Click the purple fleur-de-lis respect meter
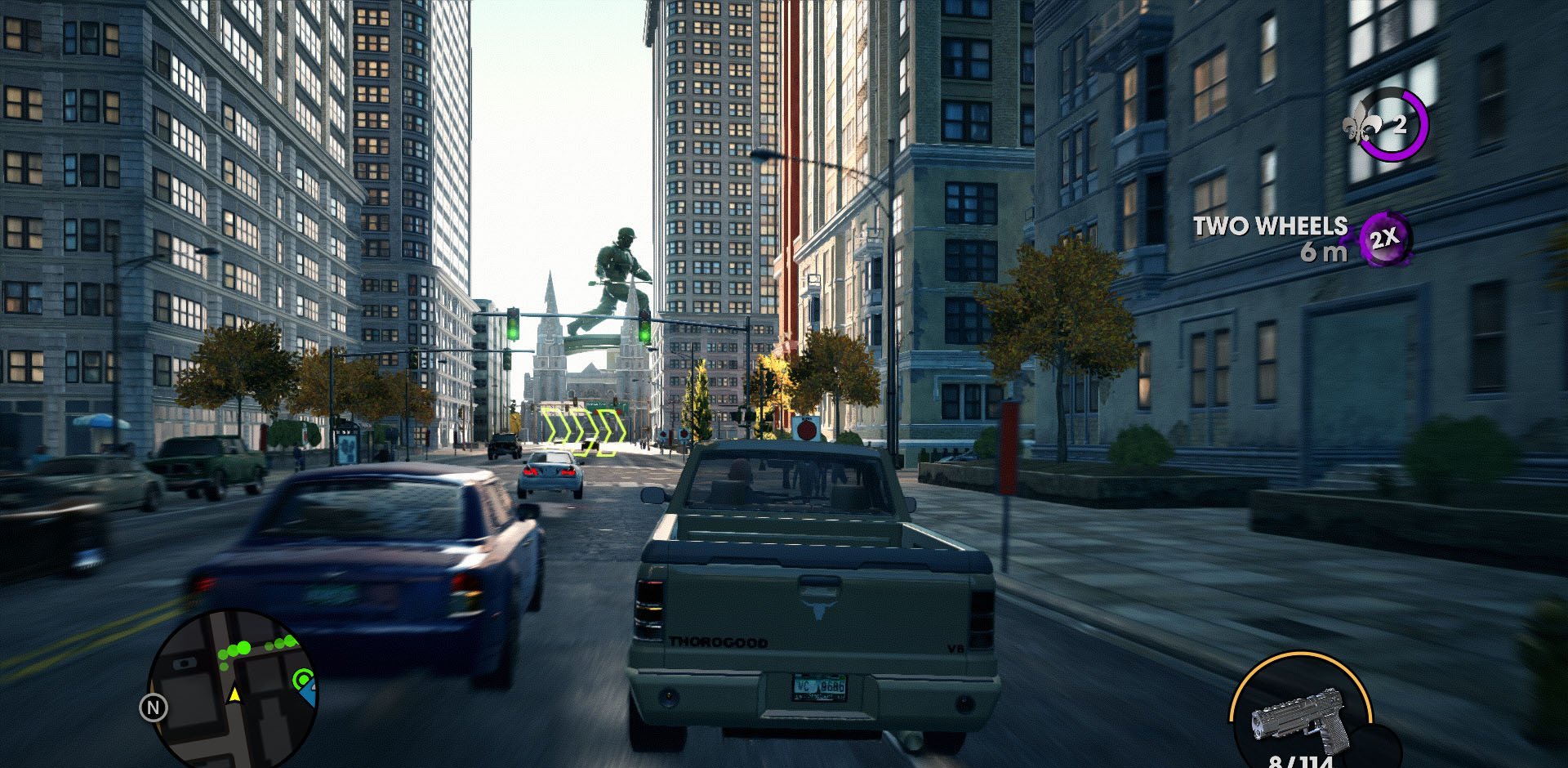 click(x=1387, y=124)
